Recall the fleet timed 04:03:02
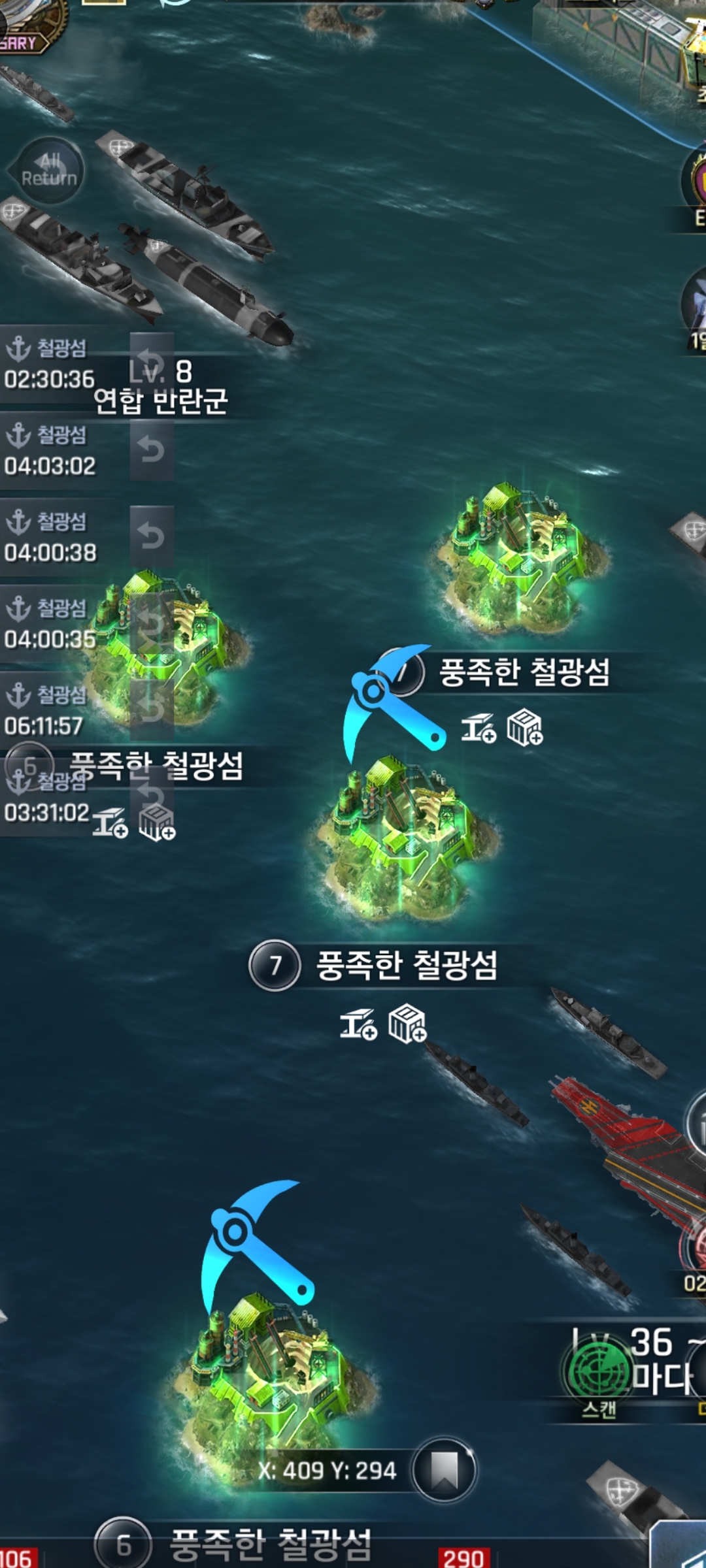706x1568 pixels. pos(152,450)
